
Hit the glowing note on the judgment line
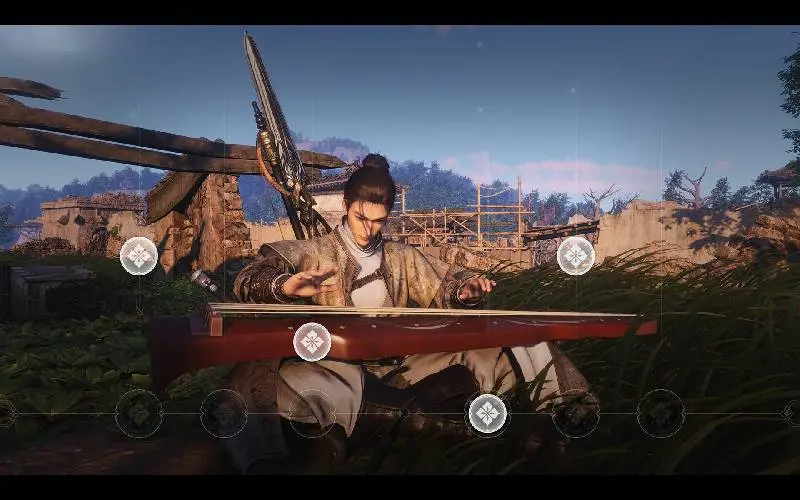(x=487, y=413)
